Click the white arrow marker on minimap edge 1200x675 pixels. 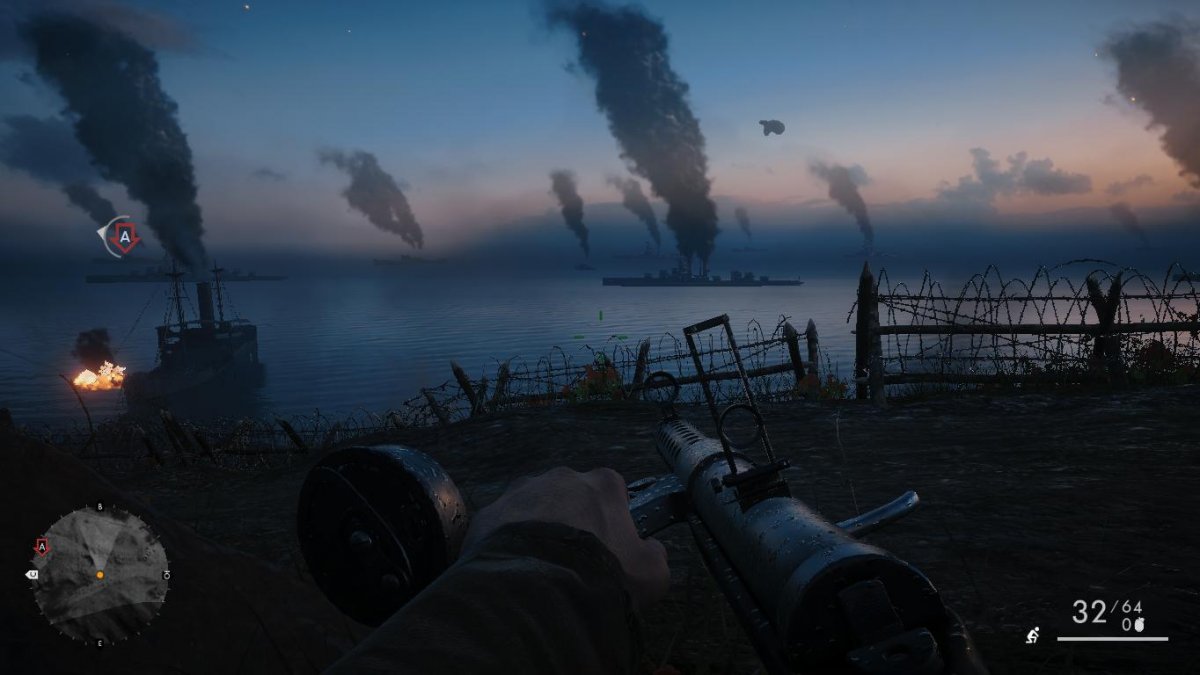point(31,575)
